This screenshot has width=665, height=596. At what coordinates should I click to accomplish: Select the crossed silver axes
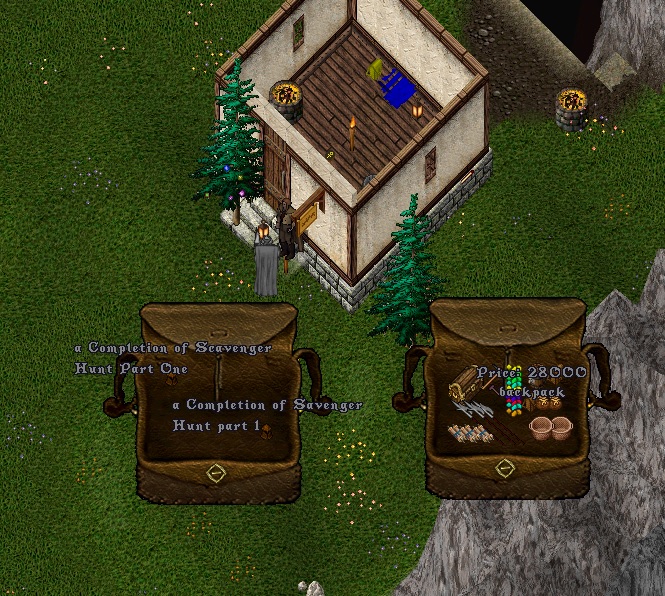(471, 409)
